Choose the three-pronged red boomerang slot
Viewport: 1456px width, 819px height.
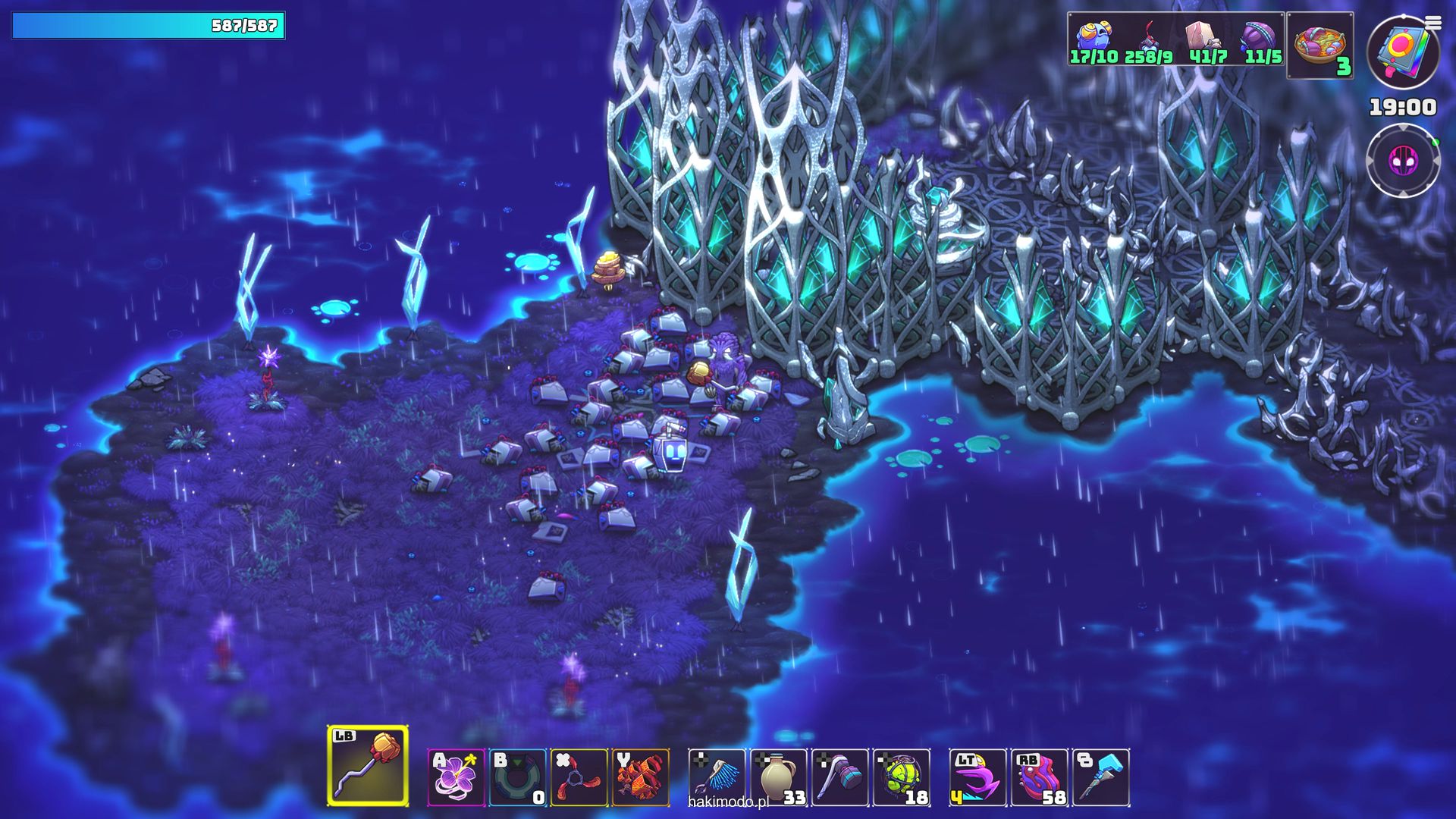[579, 777]
